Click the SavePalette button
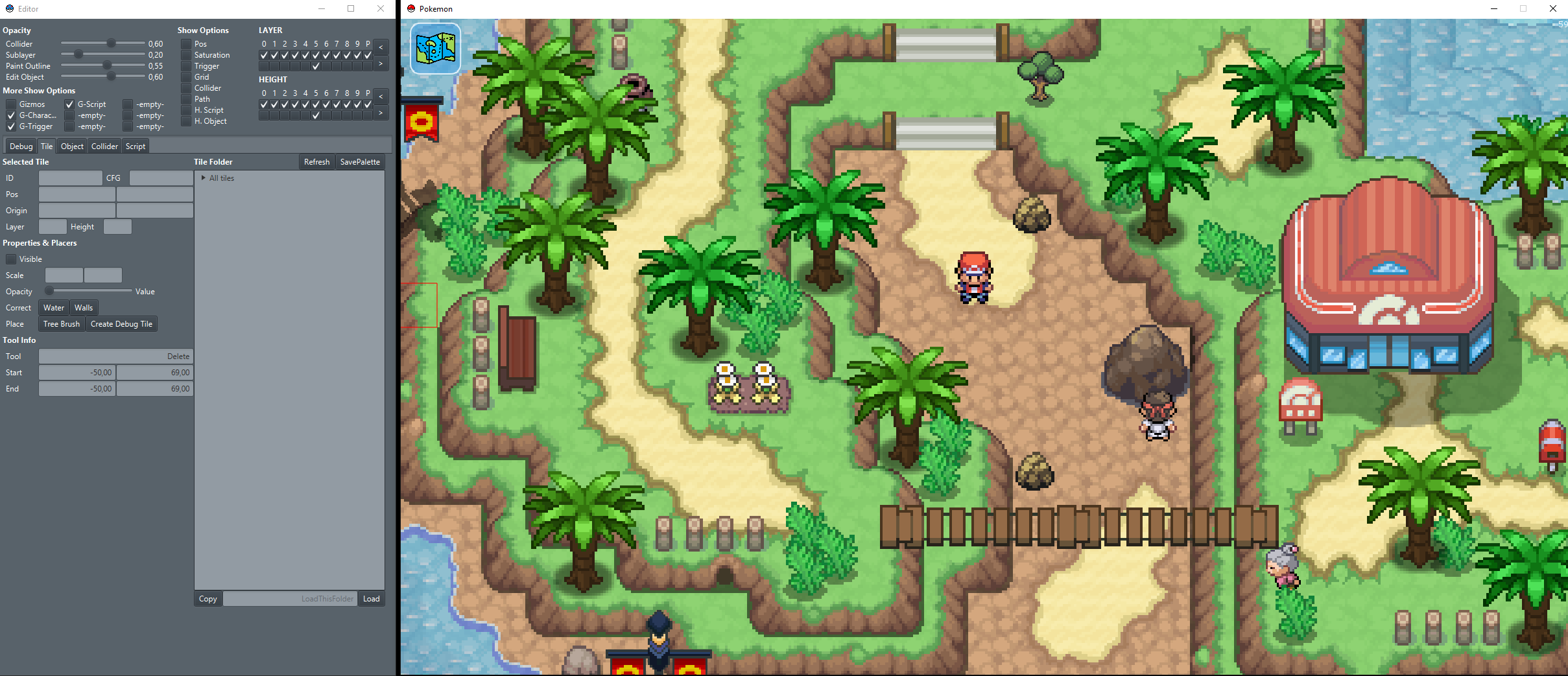Viewport: 1568px width, 676px height. [360, 161]
